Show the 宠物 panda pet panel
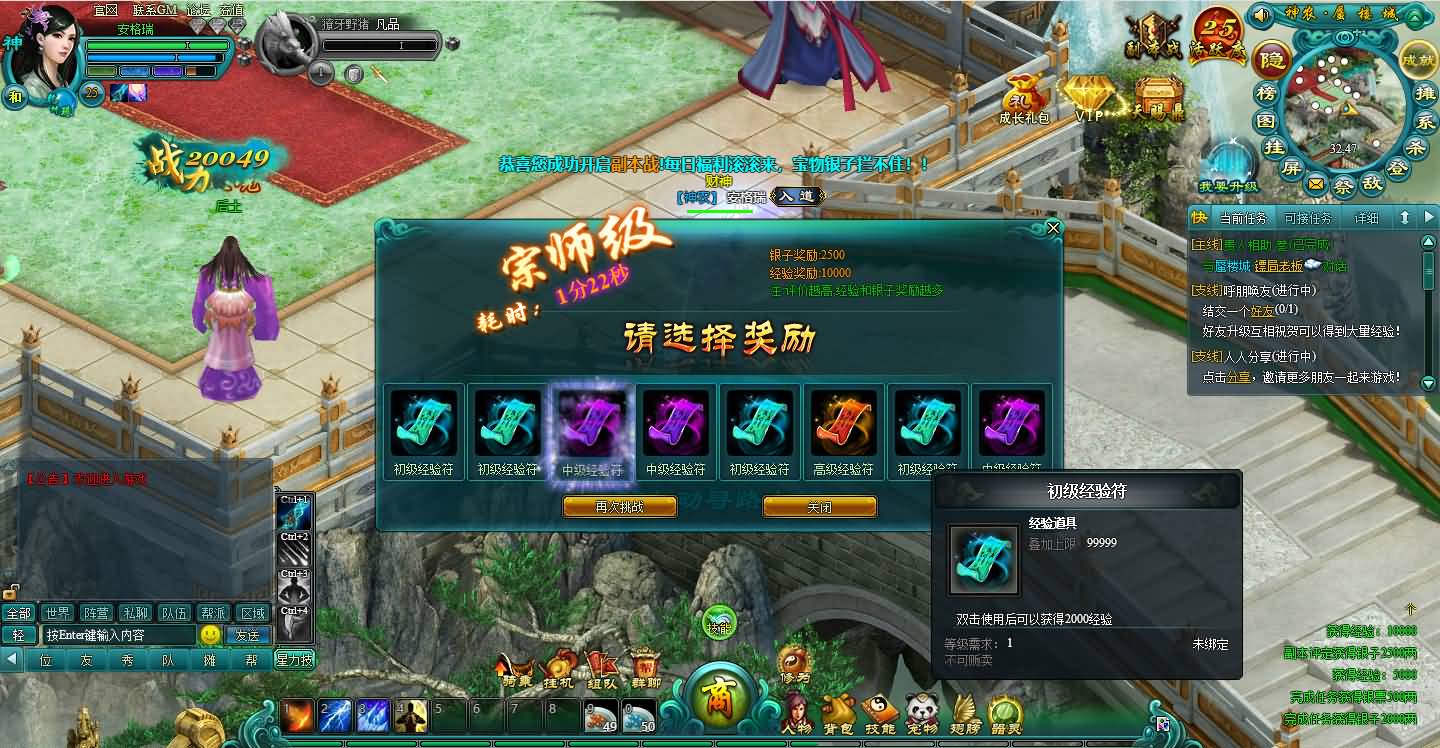 (921, 712)
